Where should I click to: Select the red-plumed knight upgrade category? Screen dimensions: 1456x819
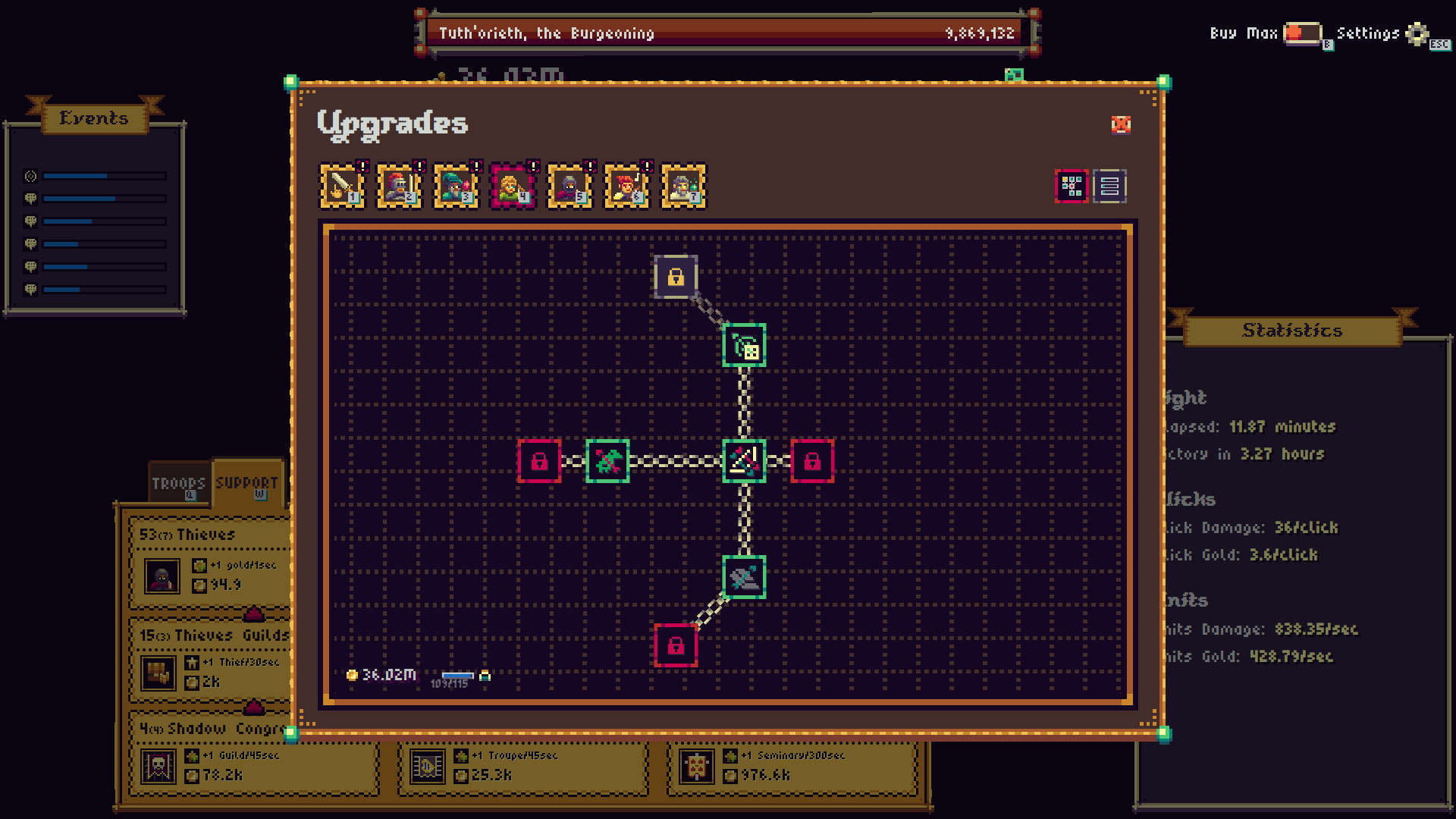coord(399,187)
